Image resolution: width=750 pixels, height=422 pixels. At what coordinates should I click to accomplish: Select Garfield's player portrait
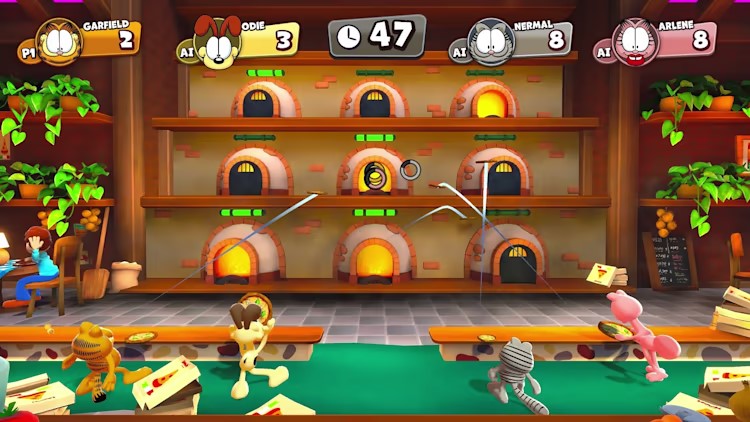(x=58, y=41)
